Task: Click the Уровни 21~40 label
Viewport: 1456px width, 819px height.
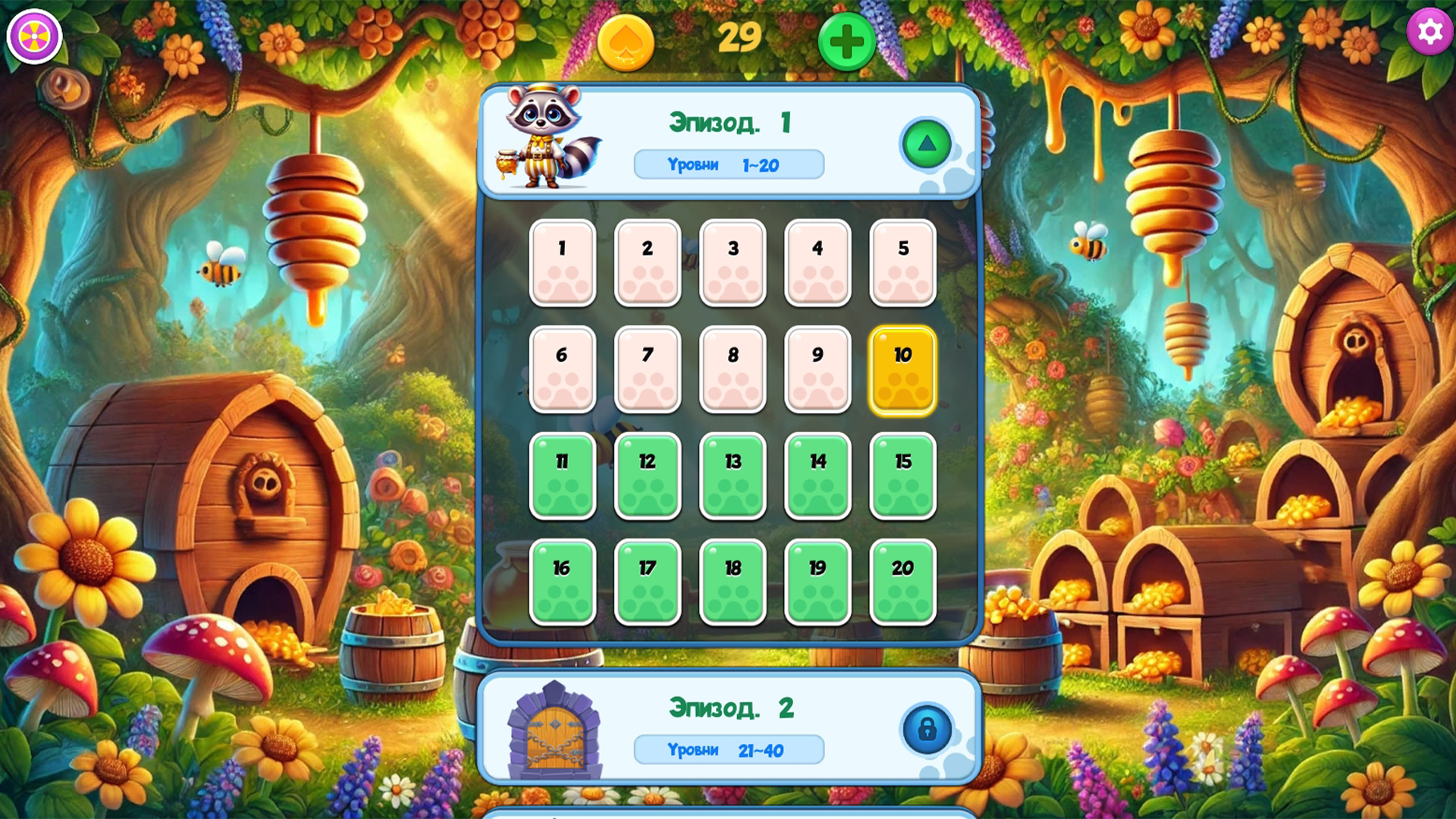Action: [729, 749]
